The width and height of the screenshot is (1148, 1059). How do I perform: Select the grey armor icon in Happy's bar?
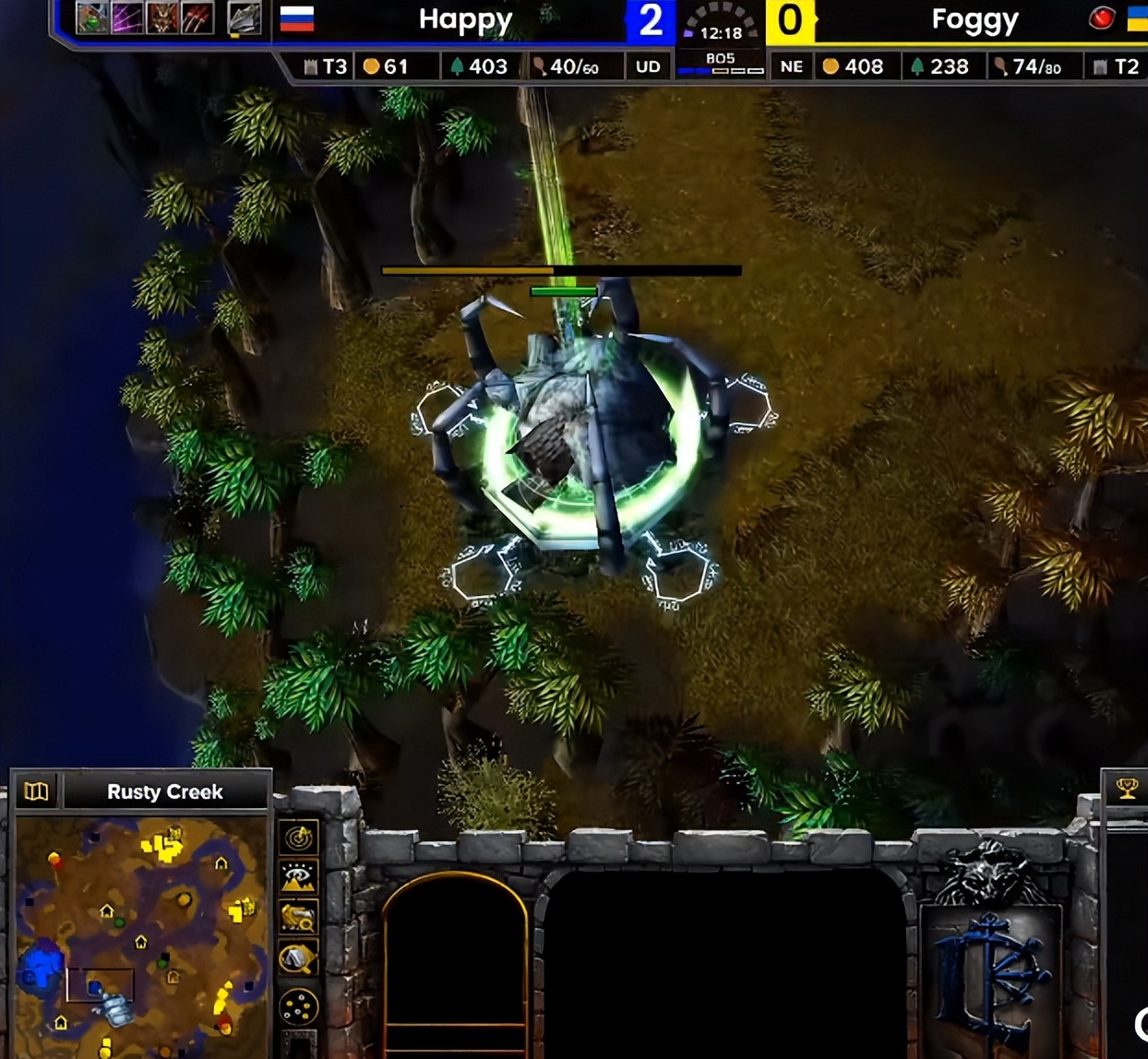click(x=244, y=18)
